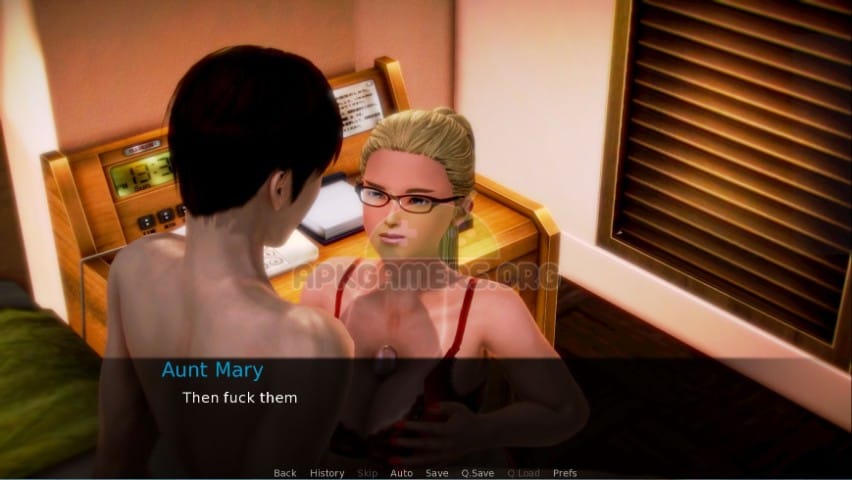Toggle Auto-advance mode
Image resolution: width=852 pixels, height=480 pixels.
coord(401,473)
